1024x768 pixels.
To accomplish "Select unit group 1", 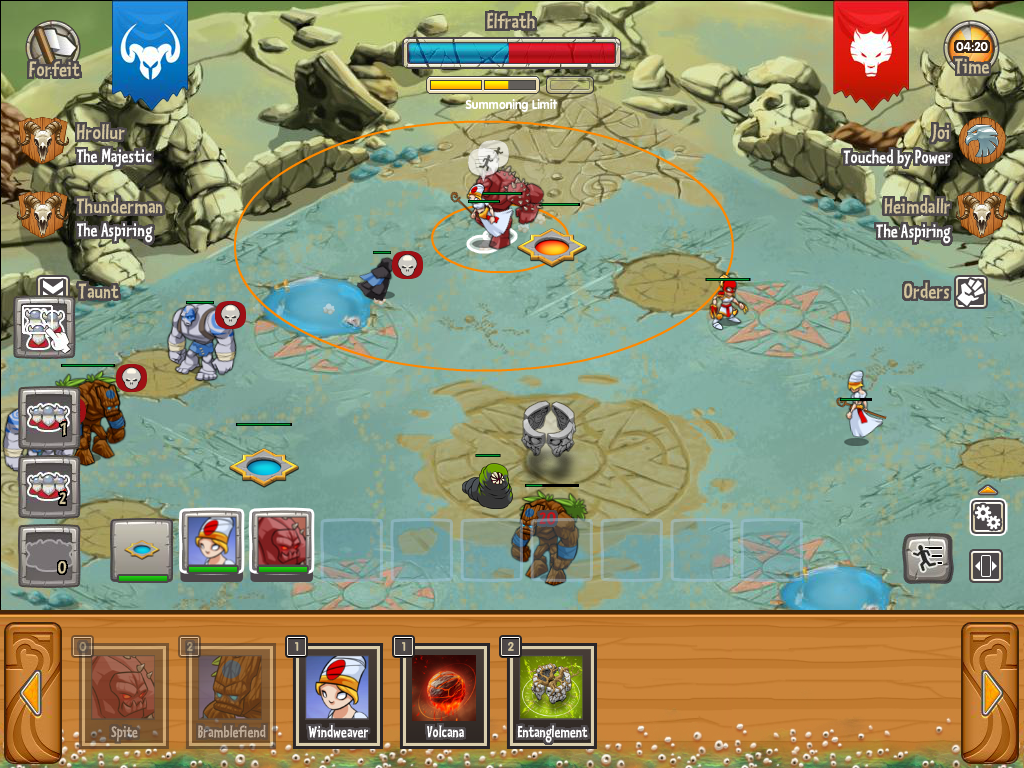I will [49, 418].
